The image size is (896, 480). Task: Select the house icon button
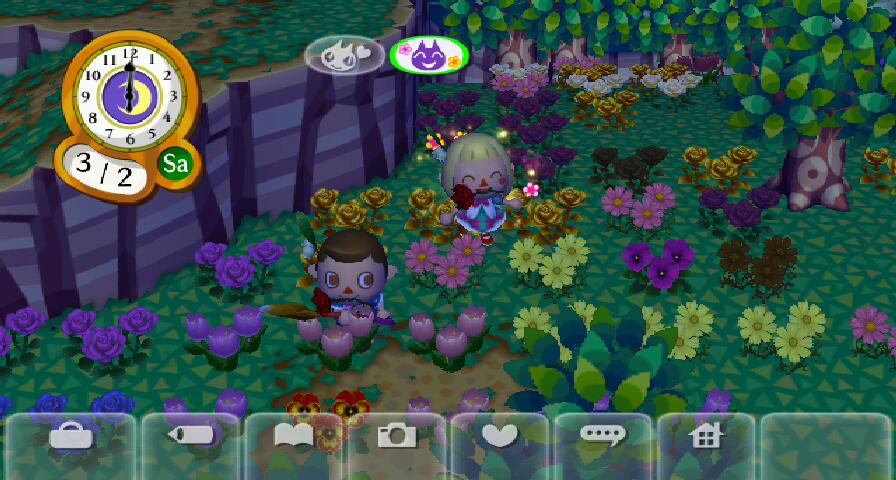707,435
